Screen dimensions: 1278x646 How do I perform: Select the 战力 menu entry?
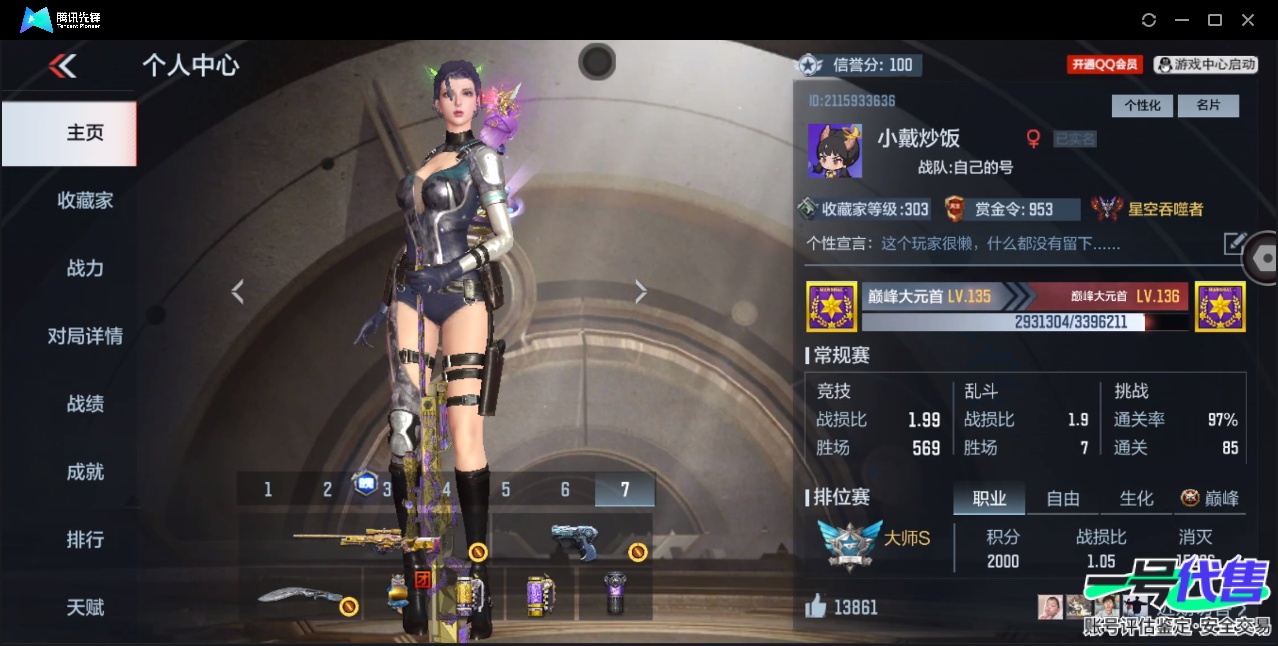tap(85, 268)
